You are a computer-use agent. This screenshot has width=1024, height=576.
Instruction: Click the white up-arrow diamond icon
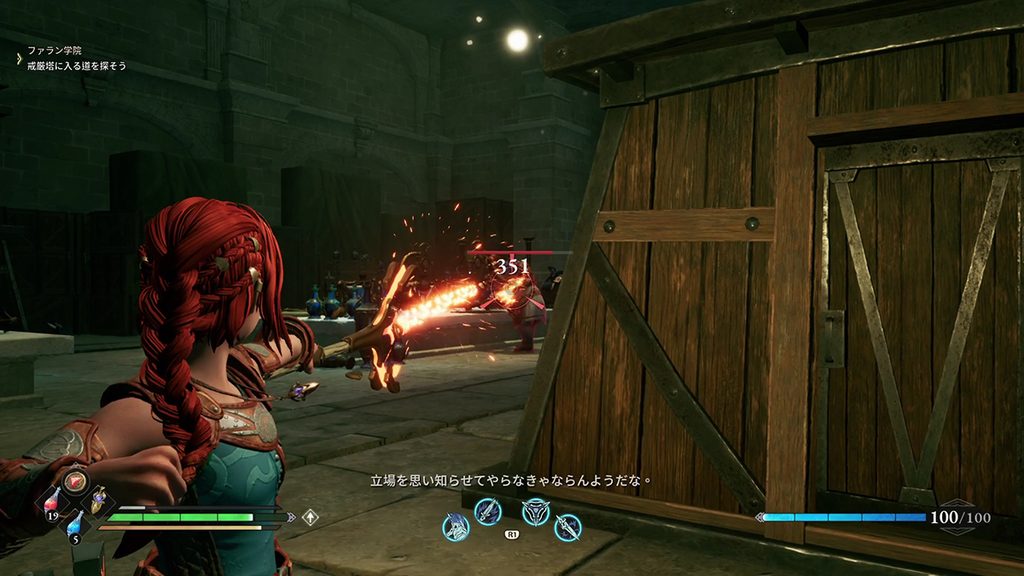coord(311,517)
